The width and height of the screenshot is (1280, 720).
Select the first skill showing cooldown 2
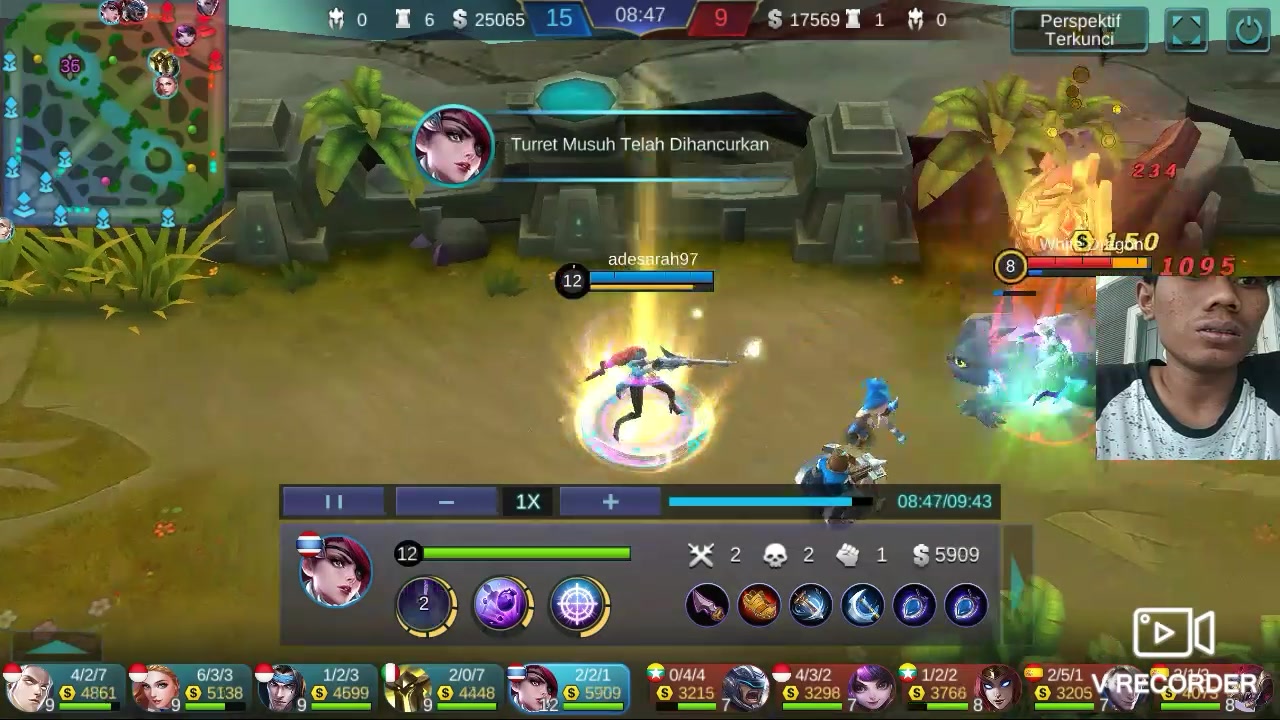click(x=424, y=605)
